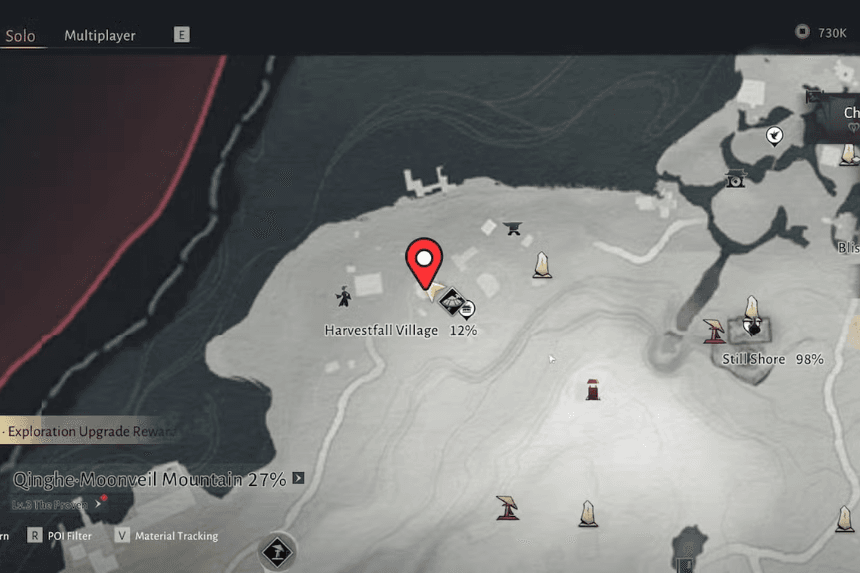This screenshot has height=573, width=860.
Task: Open the Lv.3 The Proven exploration level
Action: point(50,504)
